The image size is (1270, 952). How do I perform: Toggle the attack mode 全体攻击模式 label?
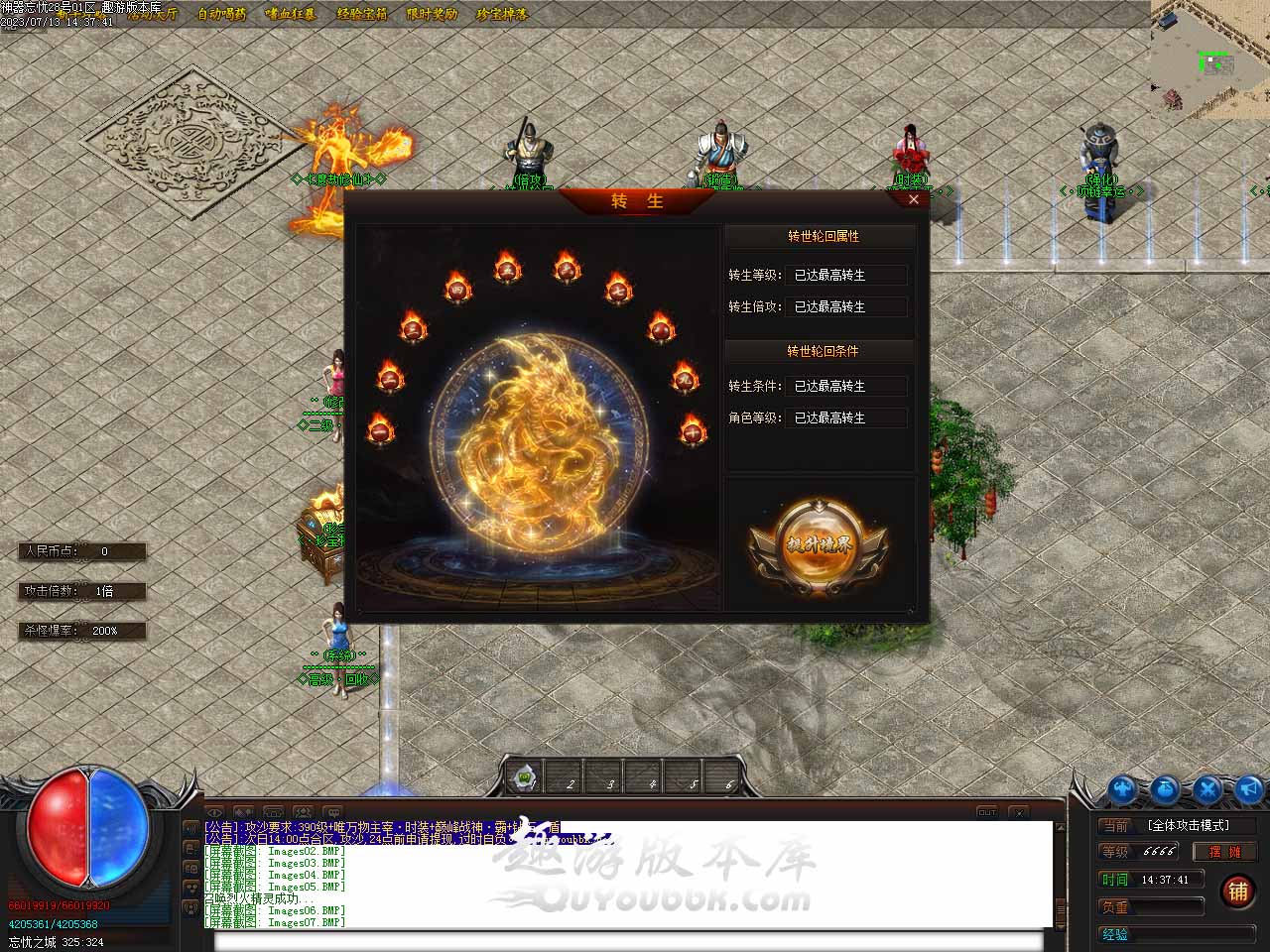(1188, 825)
